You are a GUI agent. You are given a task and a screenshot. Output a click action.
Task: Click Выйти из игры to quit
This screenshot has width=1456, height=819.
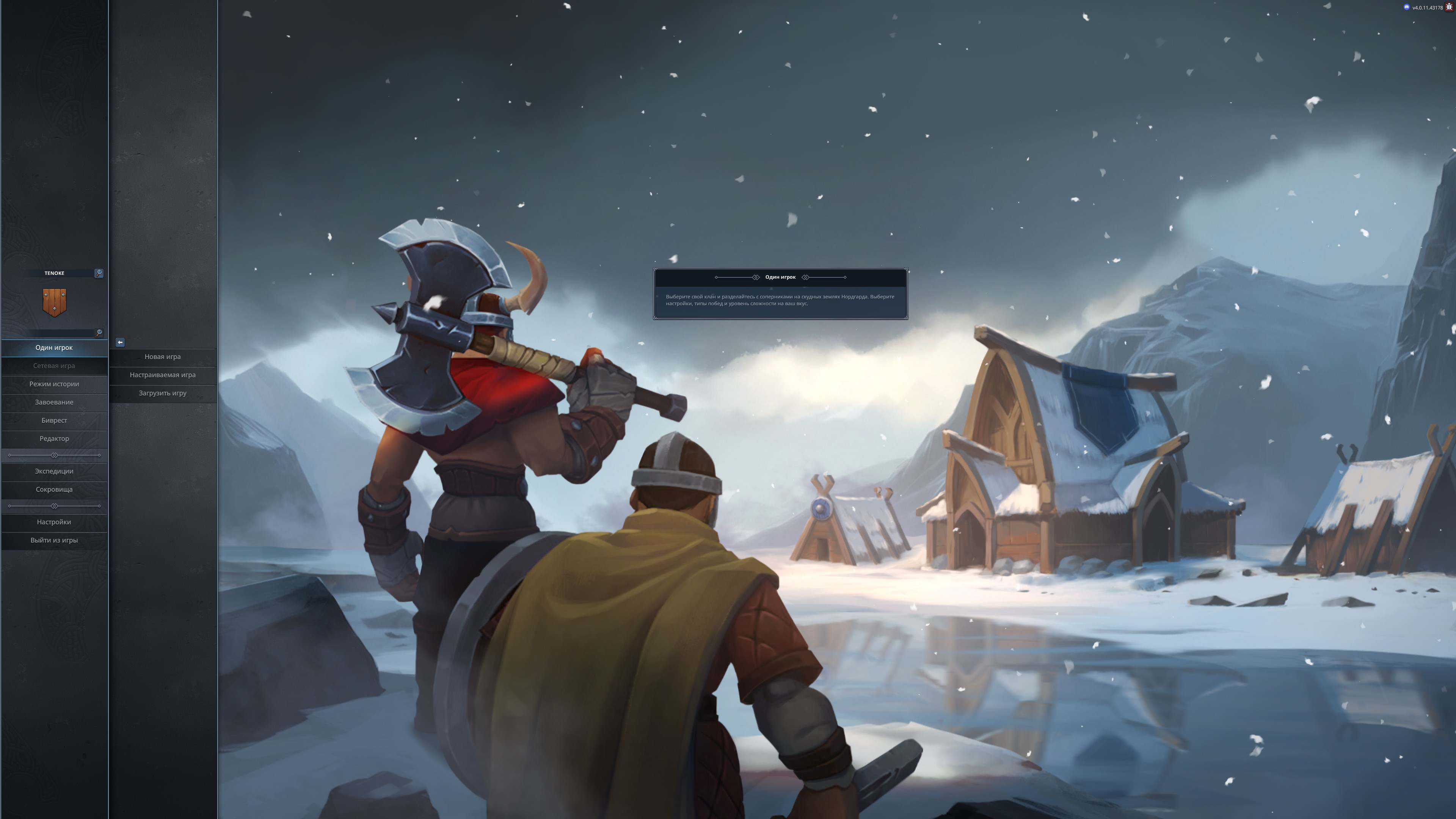[54, 540]
